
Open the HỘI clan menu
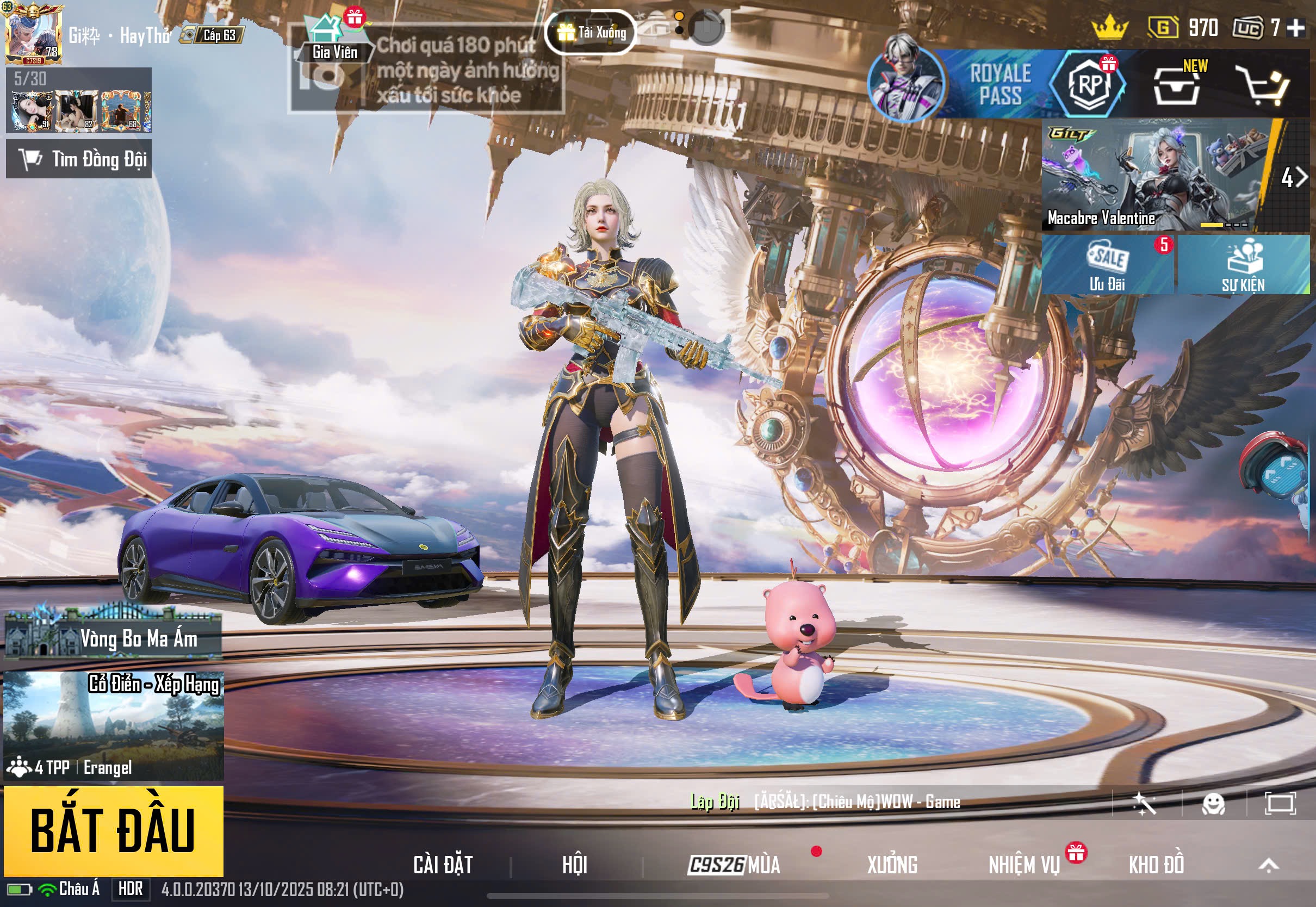tap(574, 865)
